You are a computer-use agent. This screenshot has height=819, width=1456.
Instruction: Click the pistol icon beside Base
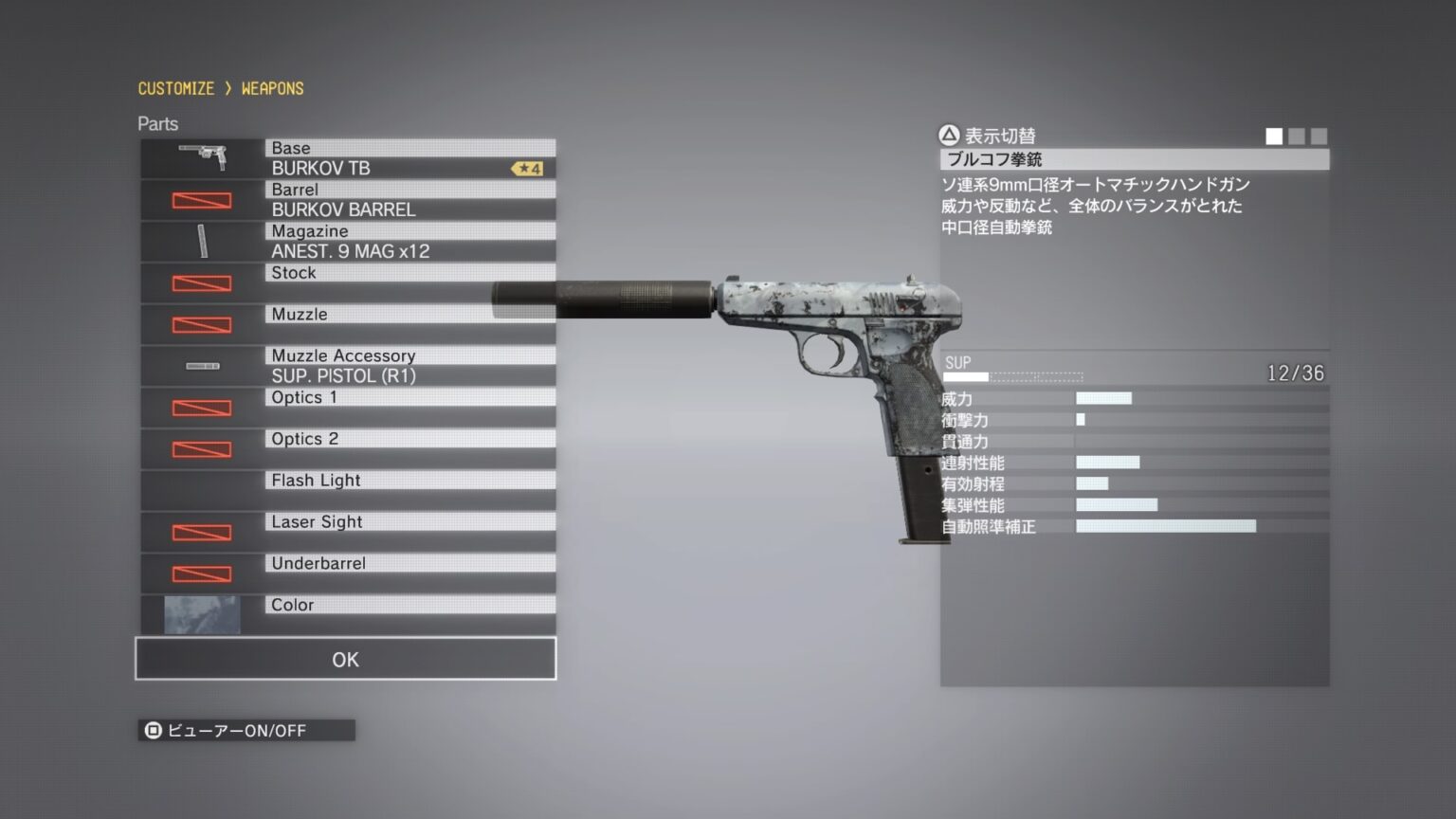click(x=202, y=156)
